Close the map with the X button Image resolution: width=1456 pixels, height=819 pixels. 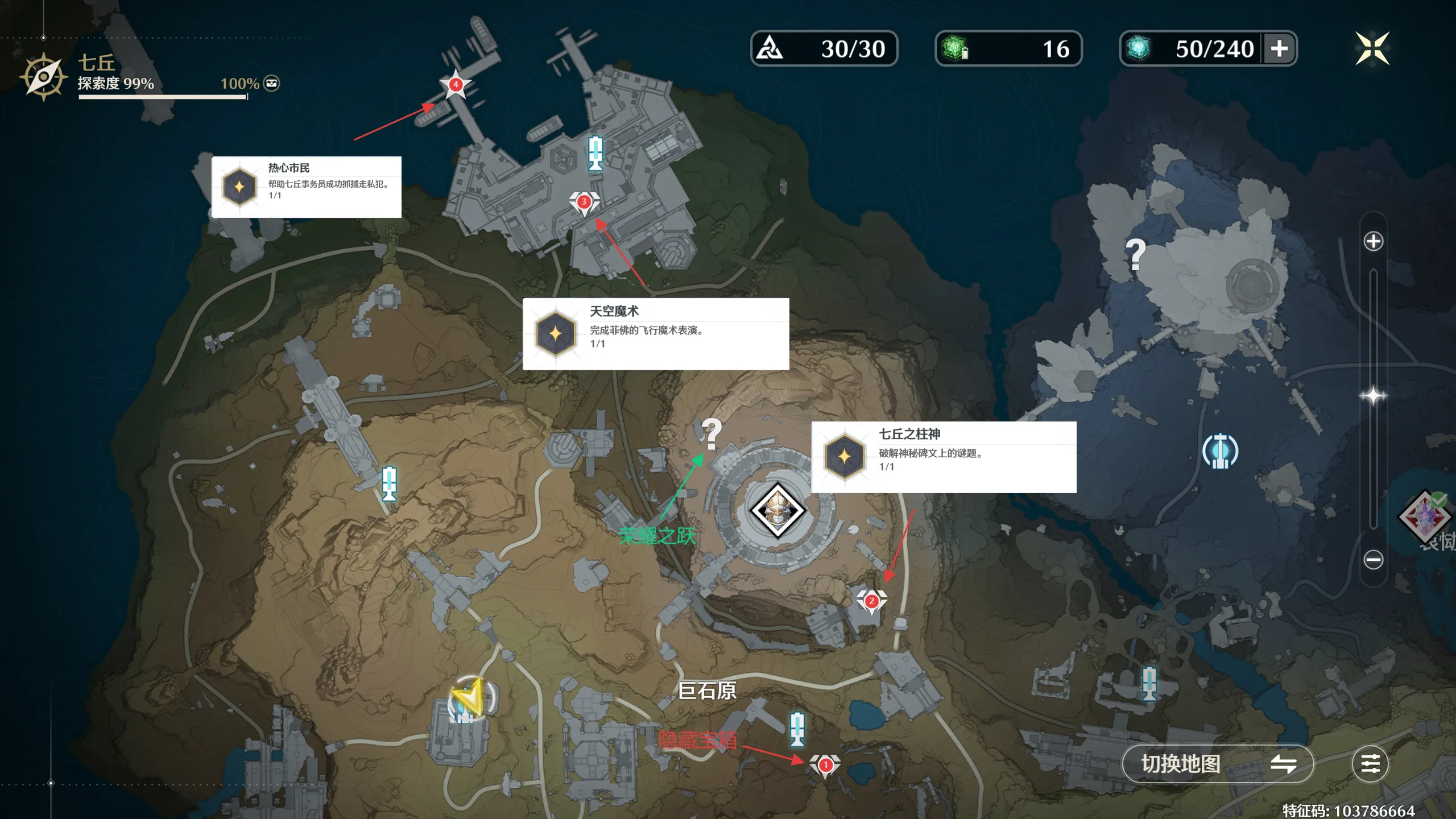pos(1372,48)
